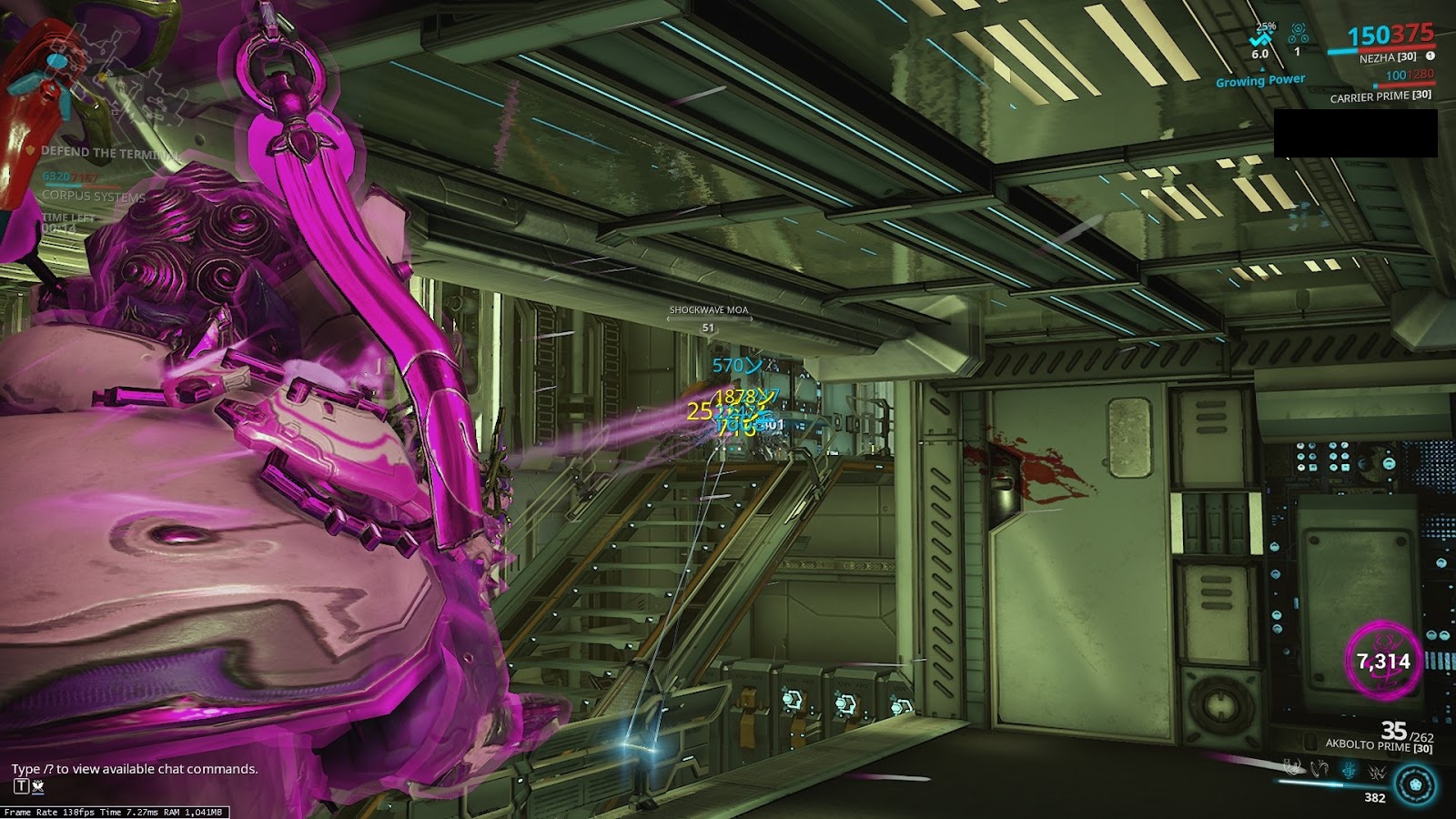Click the Growing Power buff icon
1456x819 pixels.
pyautogui.click(x=1260, y=80)
